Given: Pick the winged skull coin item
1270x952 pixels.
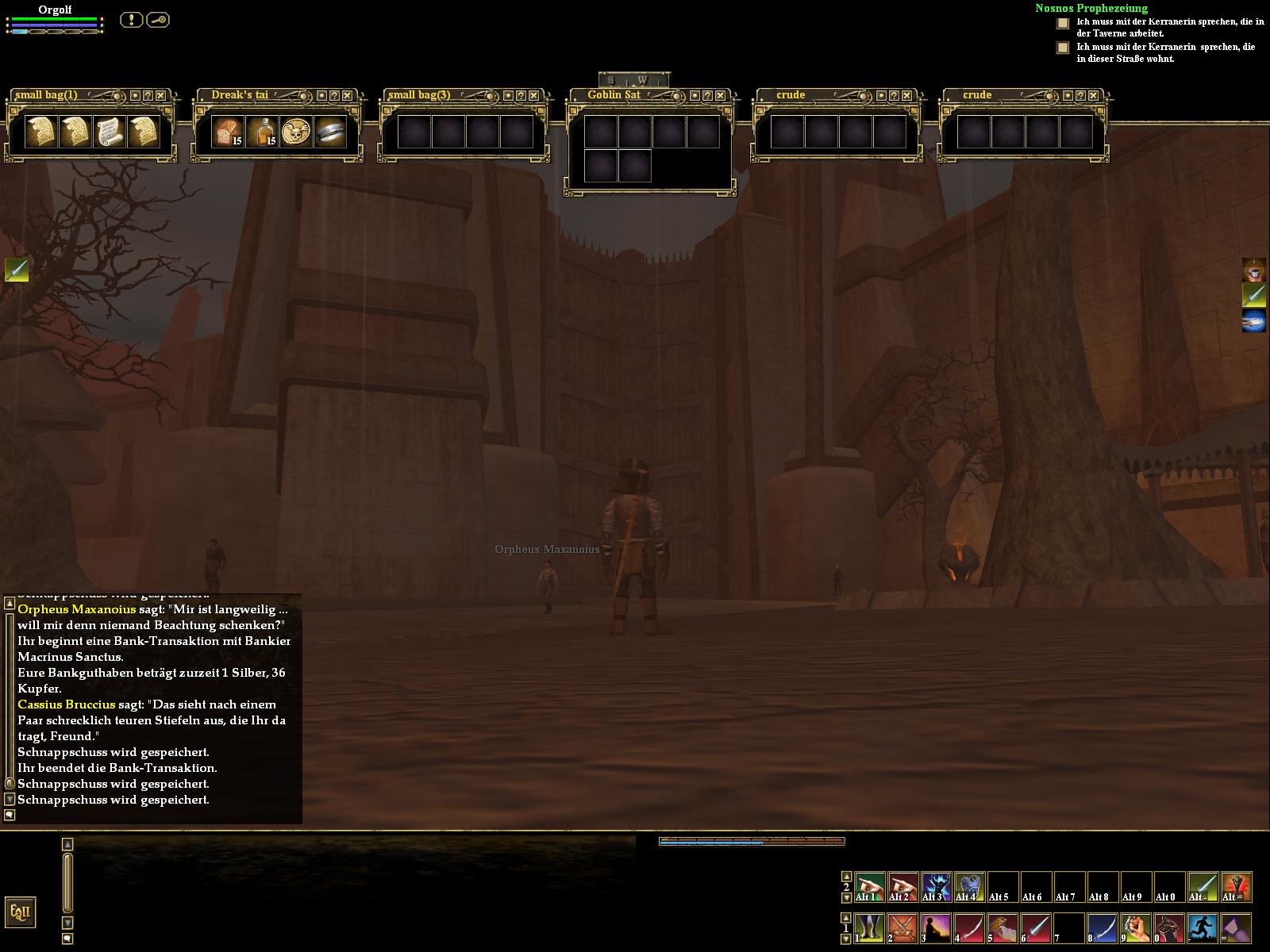Looking at the screenshot, I should tap(296, 132).
